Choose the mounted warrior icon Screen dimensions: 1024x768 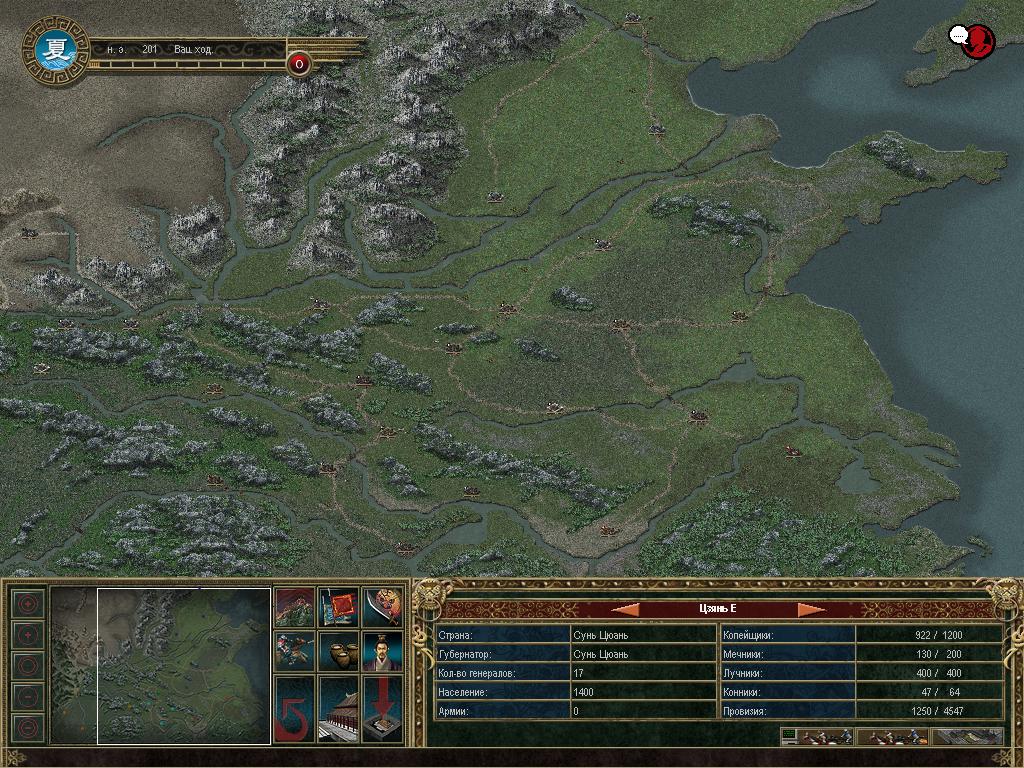[x=294, y=651]
